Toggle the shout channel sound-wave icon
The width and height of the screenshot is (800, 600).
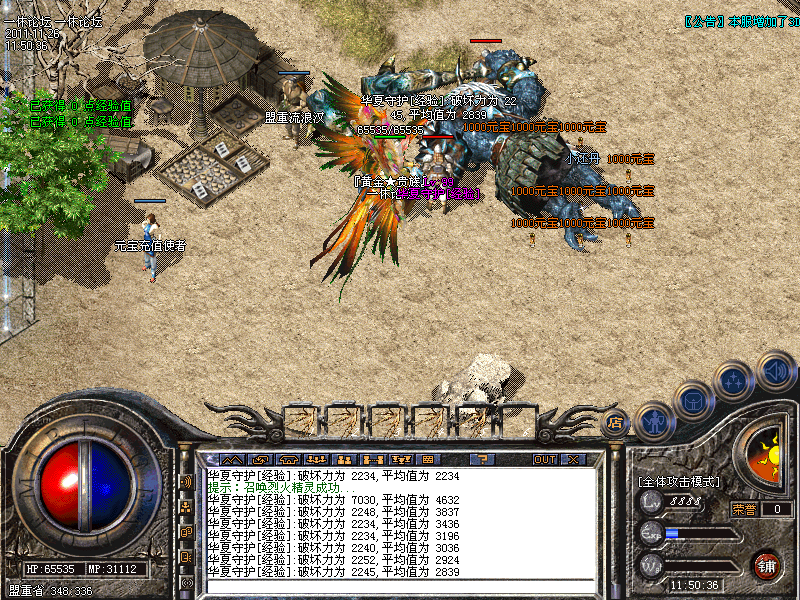pos(186,482)
